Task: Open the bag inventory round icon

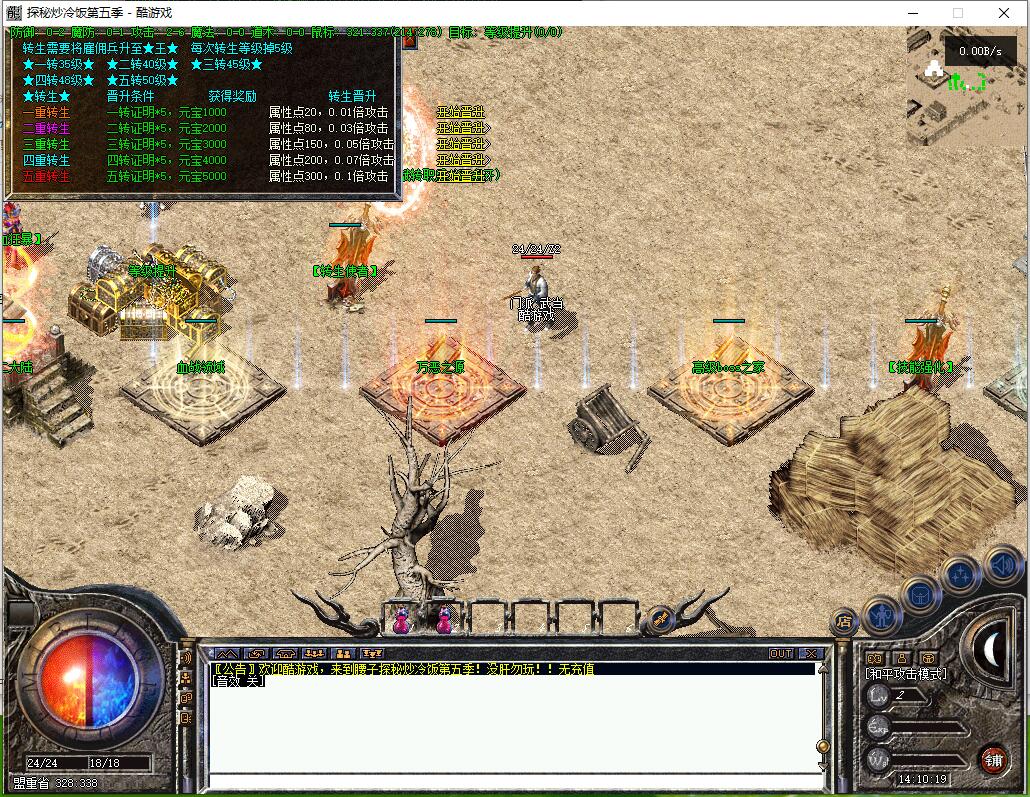Action: click(x=920, y=596)
